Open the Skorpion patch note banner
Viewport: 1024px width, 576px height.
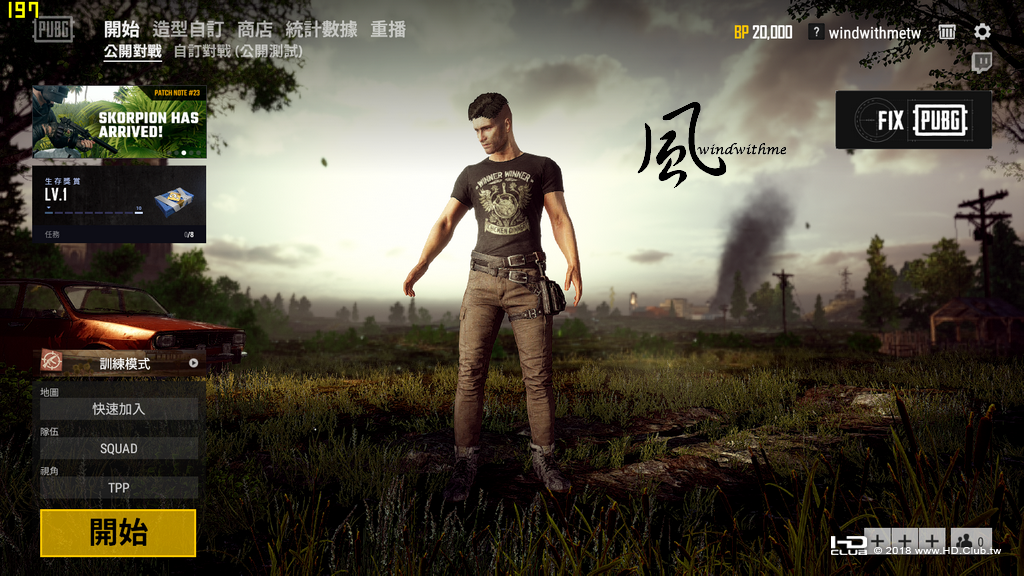click(119, 122)
